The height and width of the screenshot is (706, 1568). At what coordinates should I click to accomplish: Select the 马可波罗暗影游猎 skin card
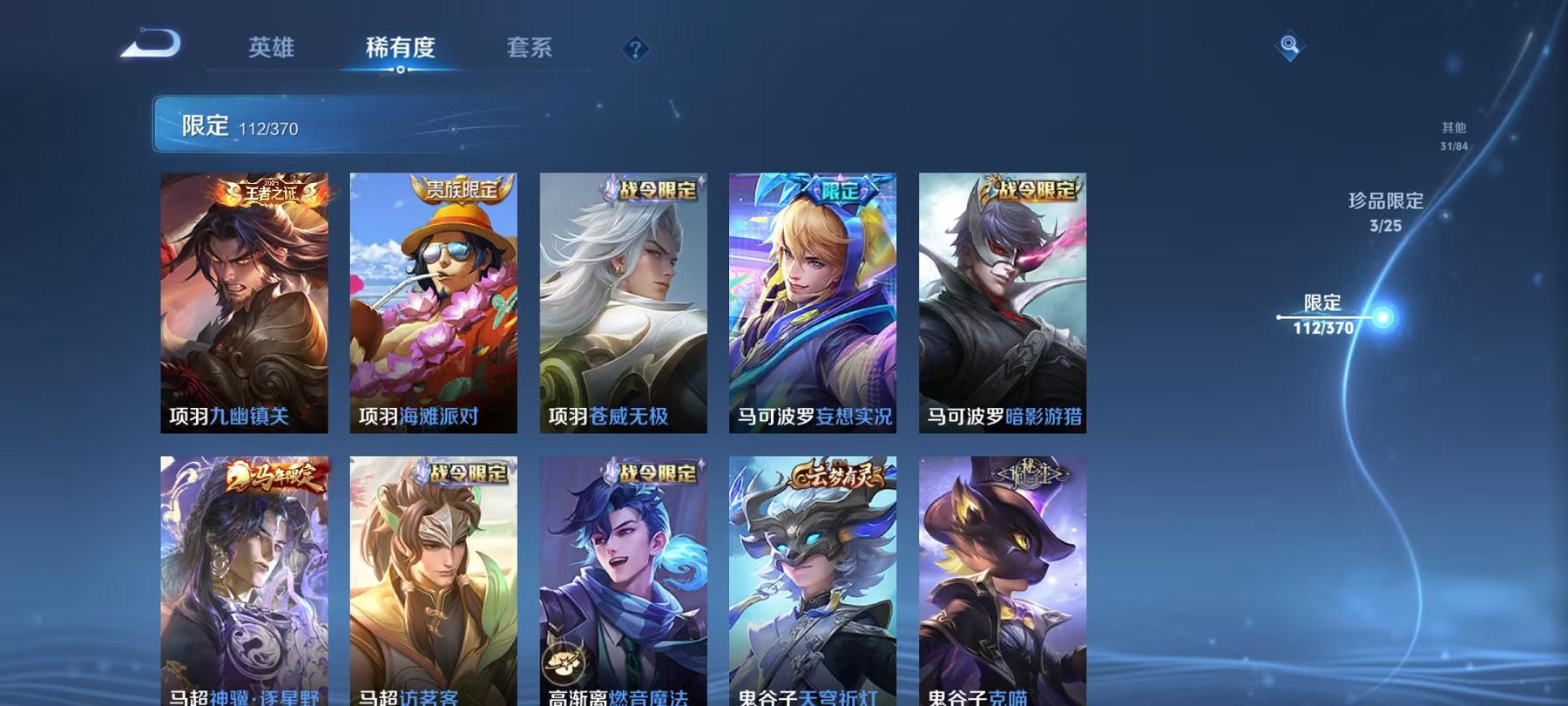(x=1002, y=305)
